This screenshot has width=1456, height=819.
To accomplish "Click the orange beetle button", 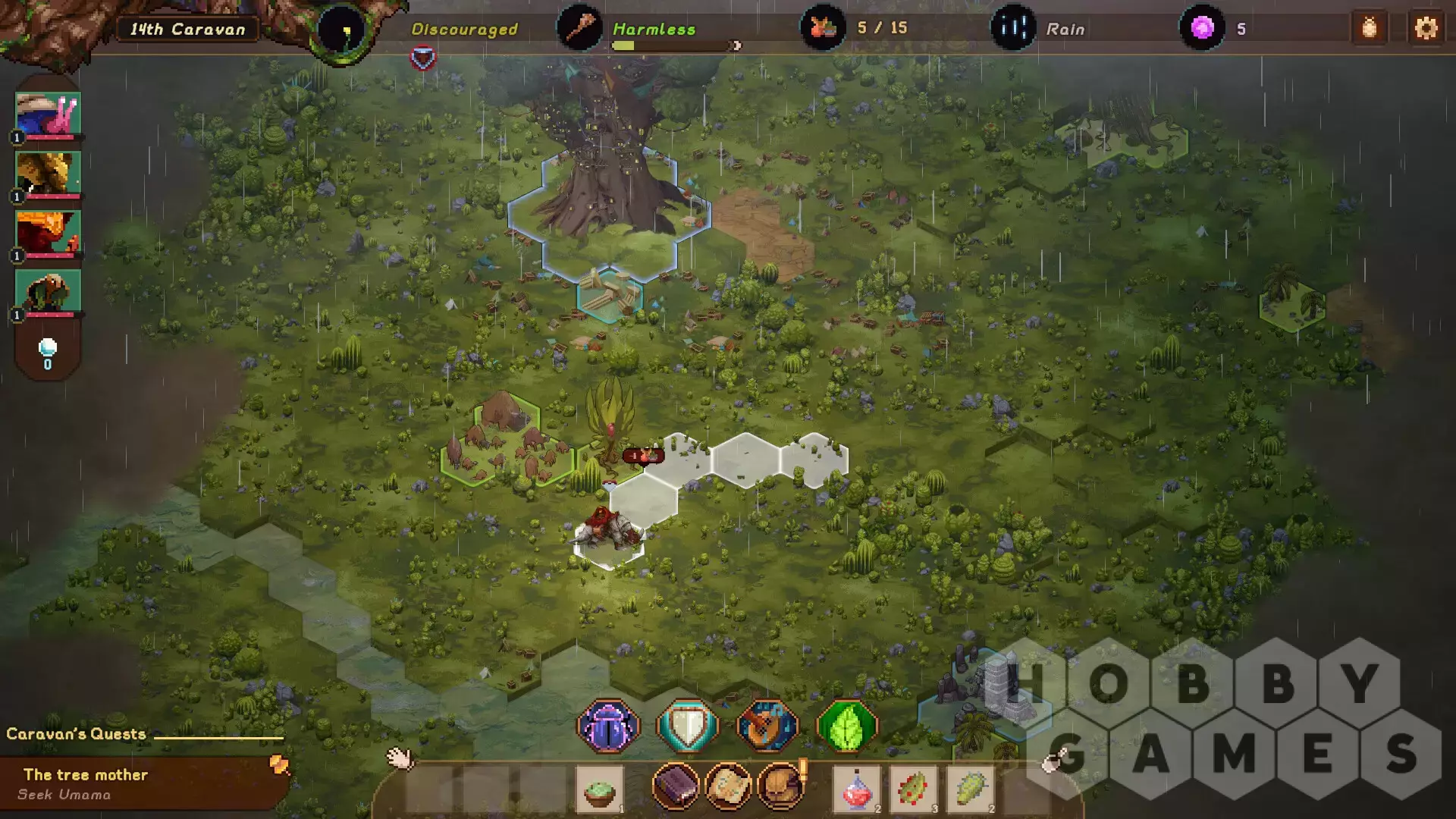I will [x=1369, y=29].
